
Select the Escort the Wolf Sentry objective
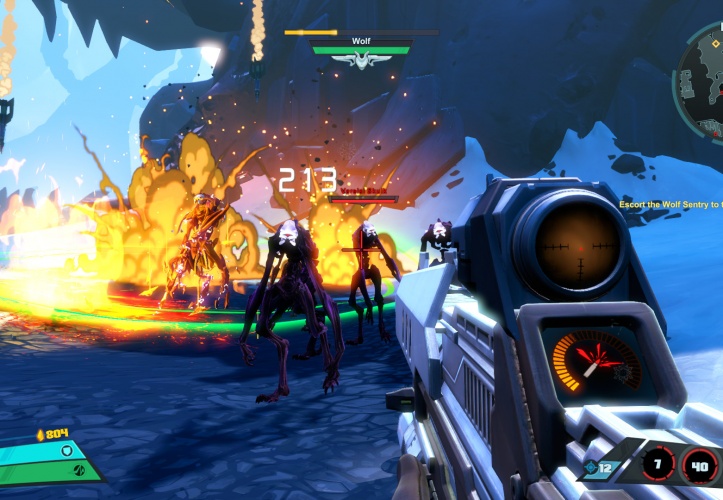point(670,204)
